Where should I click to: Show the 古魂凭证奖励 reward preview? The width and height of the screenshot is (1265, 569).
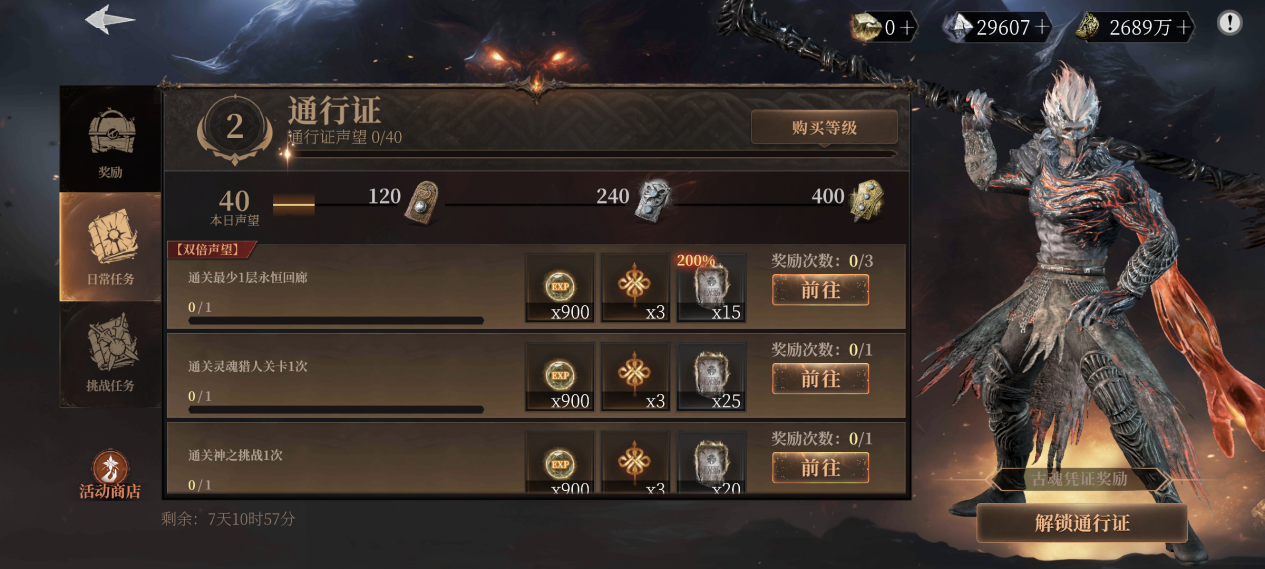(x=1079, y=479)
